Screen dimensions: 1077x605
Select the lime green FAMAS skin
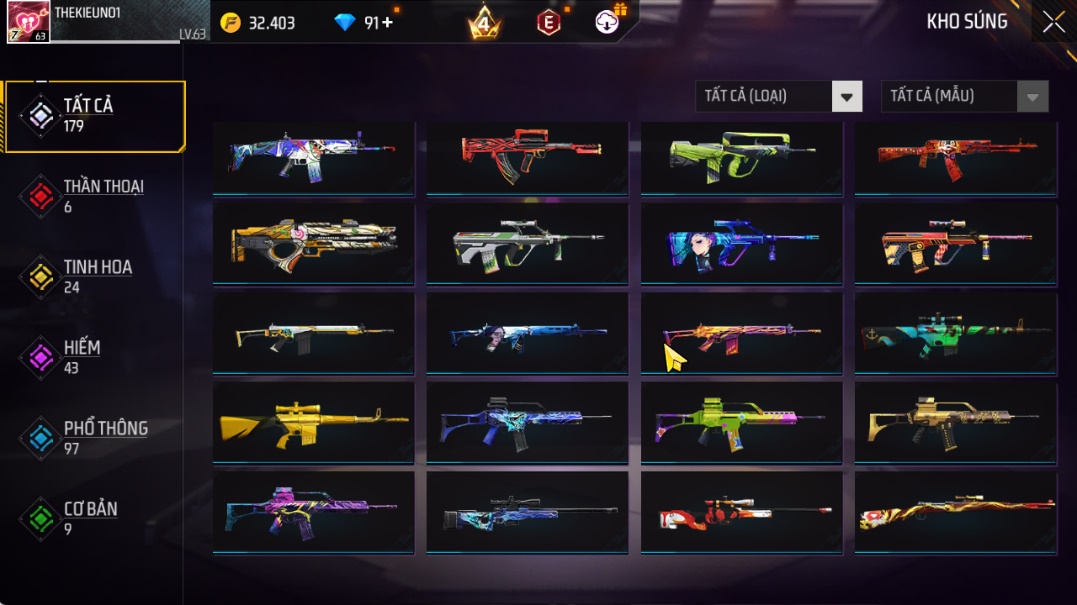pyautogui.click(x=741, y=155)
